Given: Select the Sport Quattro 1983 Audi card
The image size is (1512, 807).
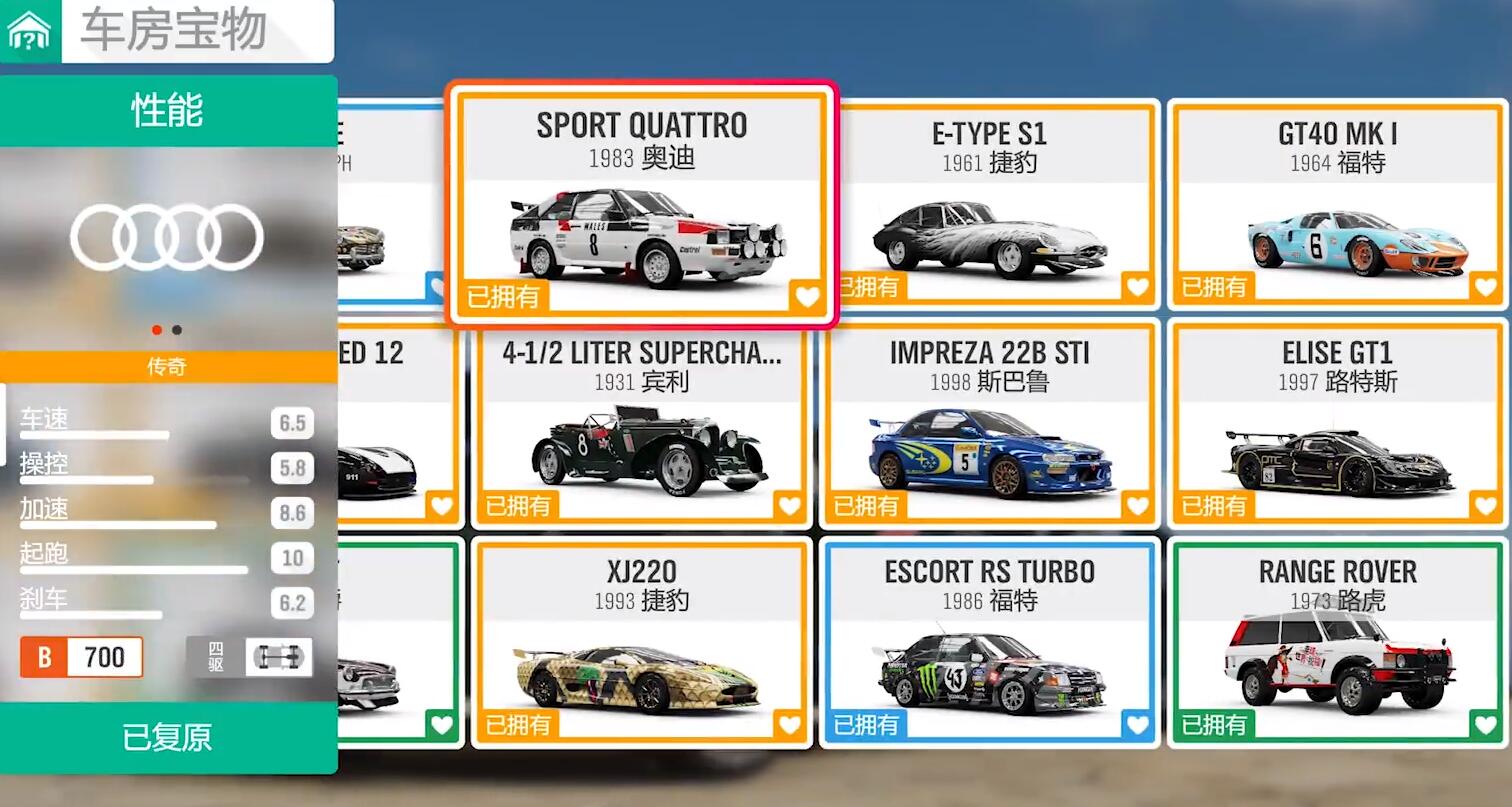Looking at the screenshot, I should tap(641, 205).
